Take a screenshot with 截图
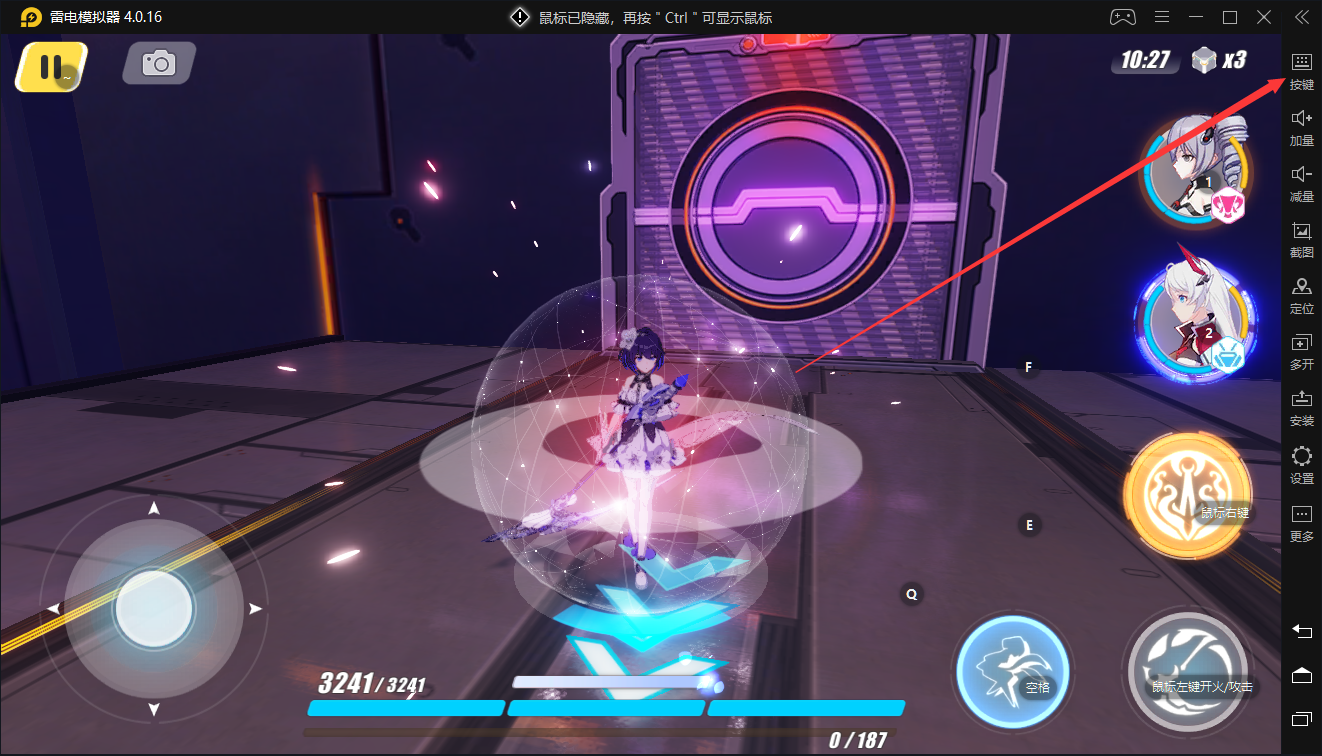1322x756 pixels. coord(1301,238)
